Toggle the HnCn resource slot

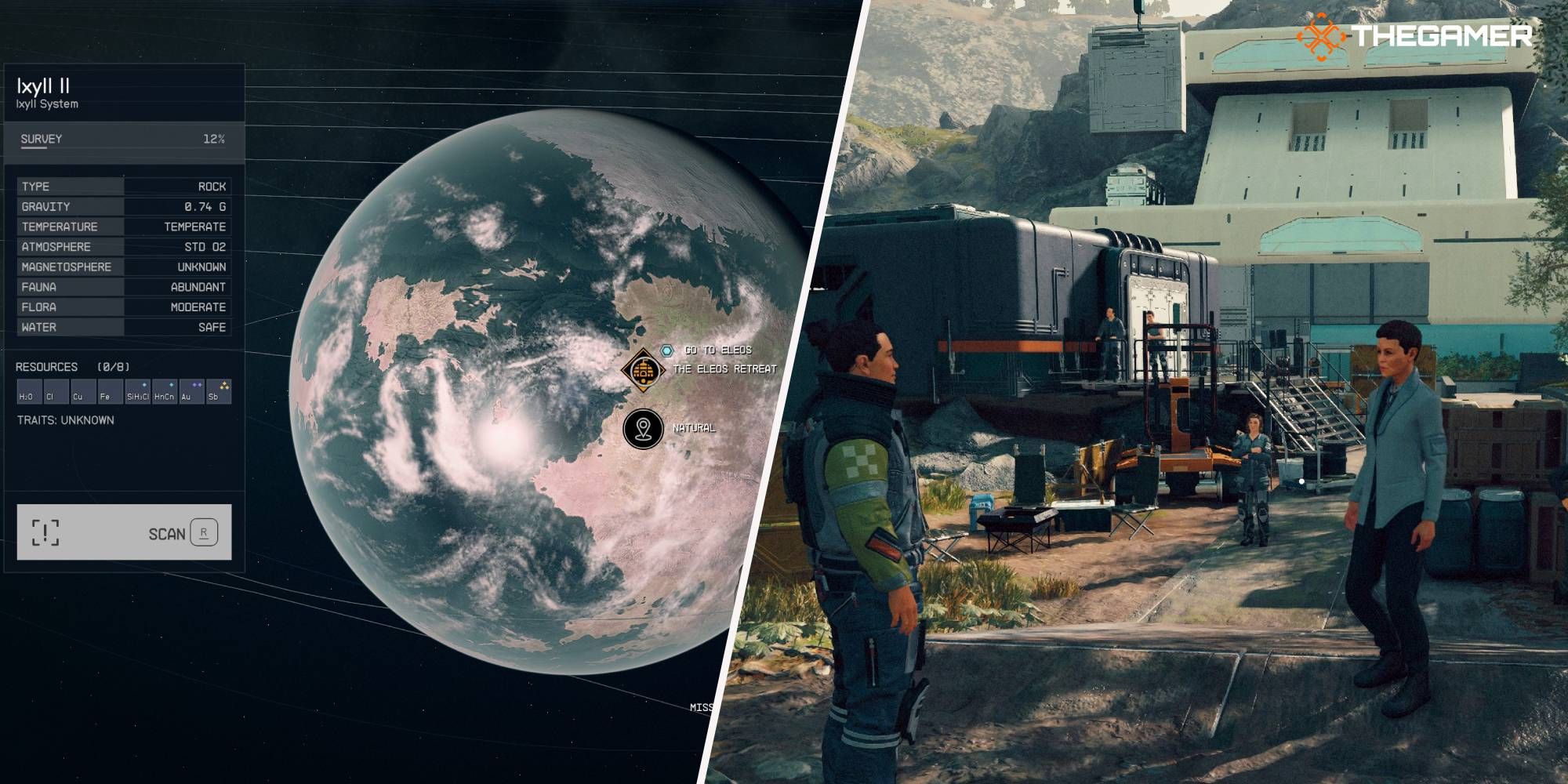tap(163, 391)
